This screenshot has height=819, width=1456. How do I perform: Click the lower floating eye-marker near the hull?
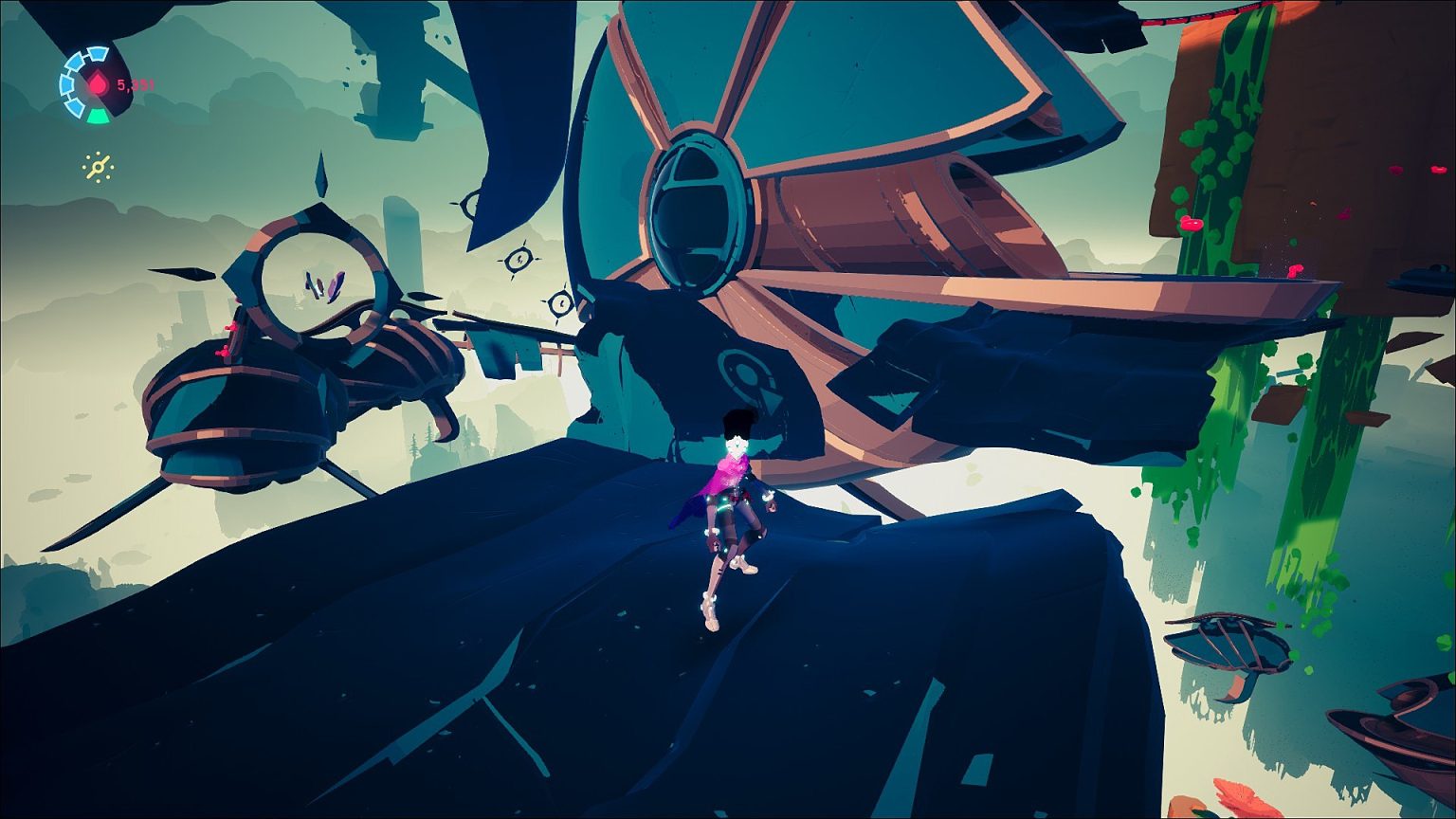pos(561,303)
